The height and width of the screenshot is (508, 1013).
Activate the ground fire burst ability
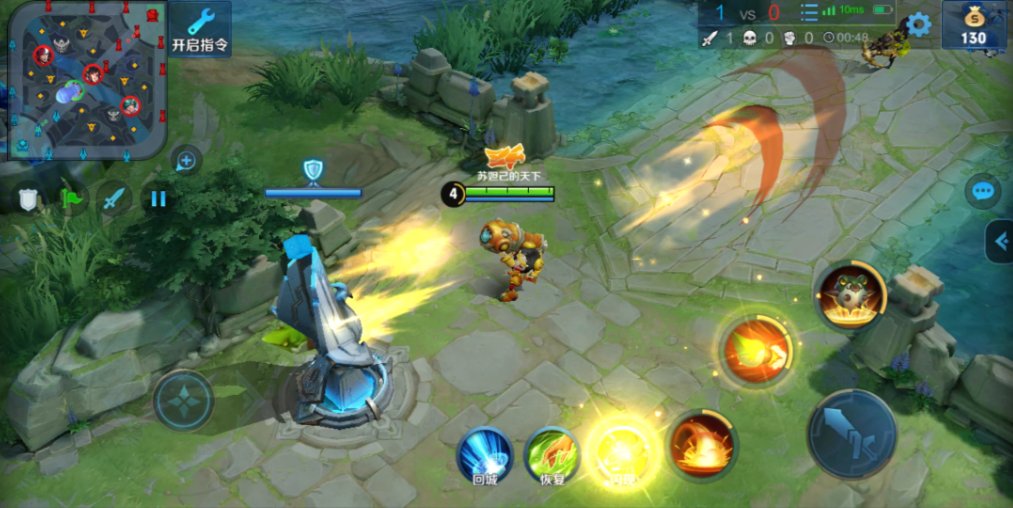[703, 443]
